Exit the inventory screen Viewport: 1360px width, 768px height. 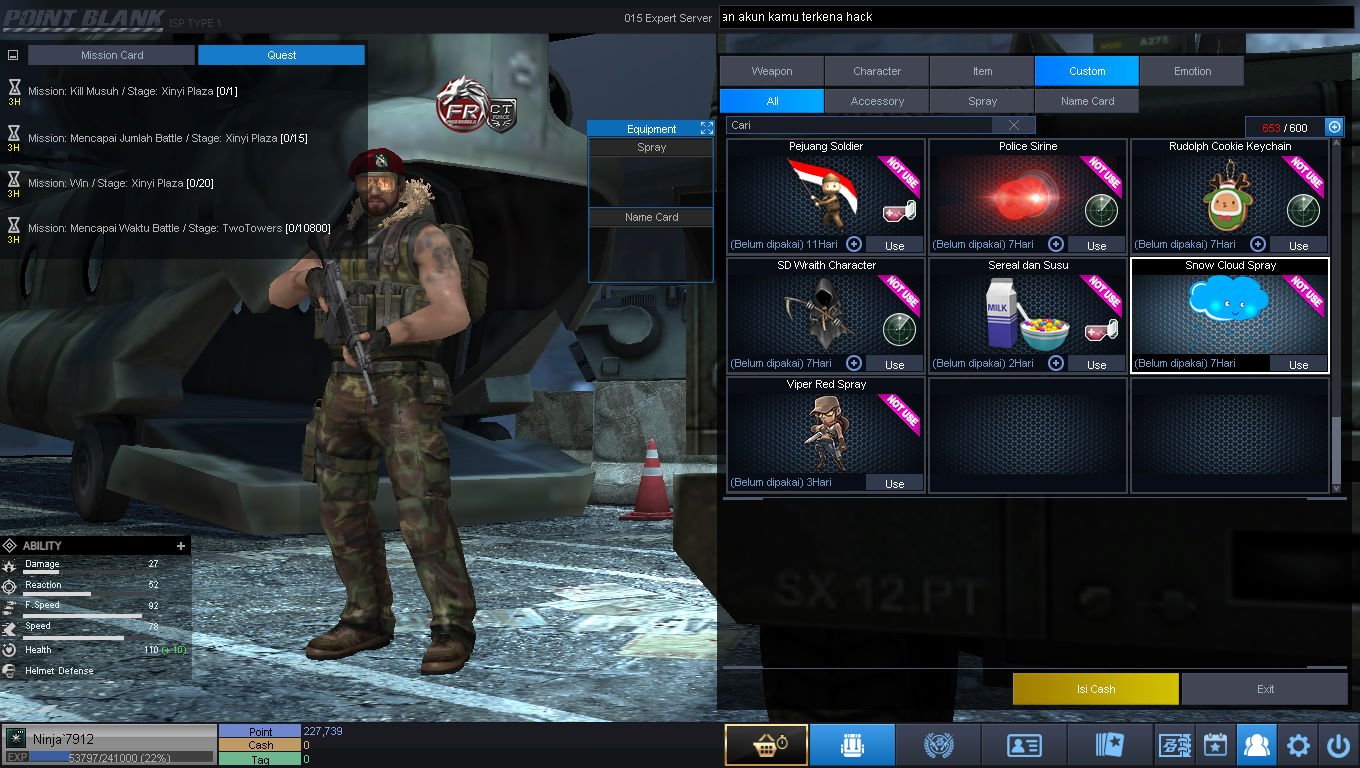pos(1265,689)
